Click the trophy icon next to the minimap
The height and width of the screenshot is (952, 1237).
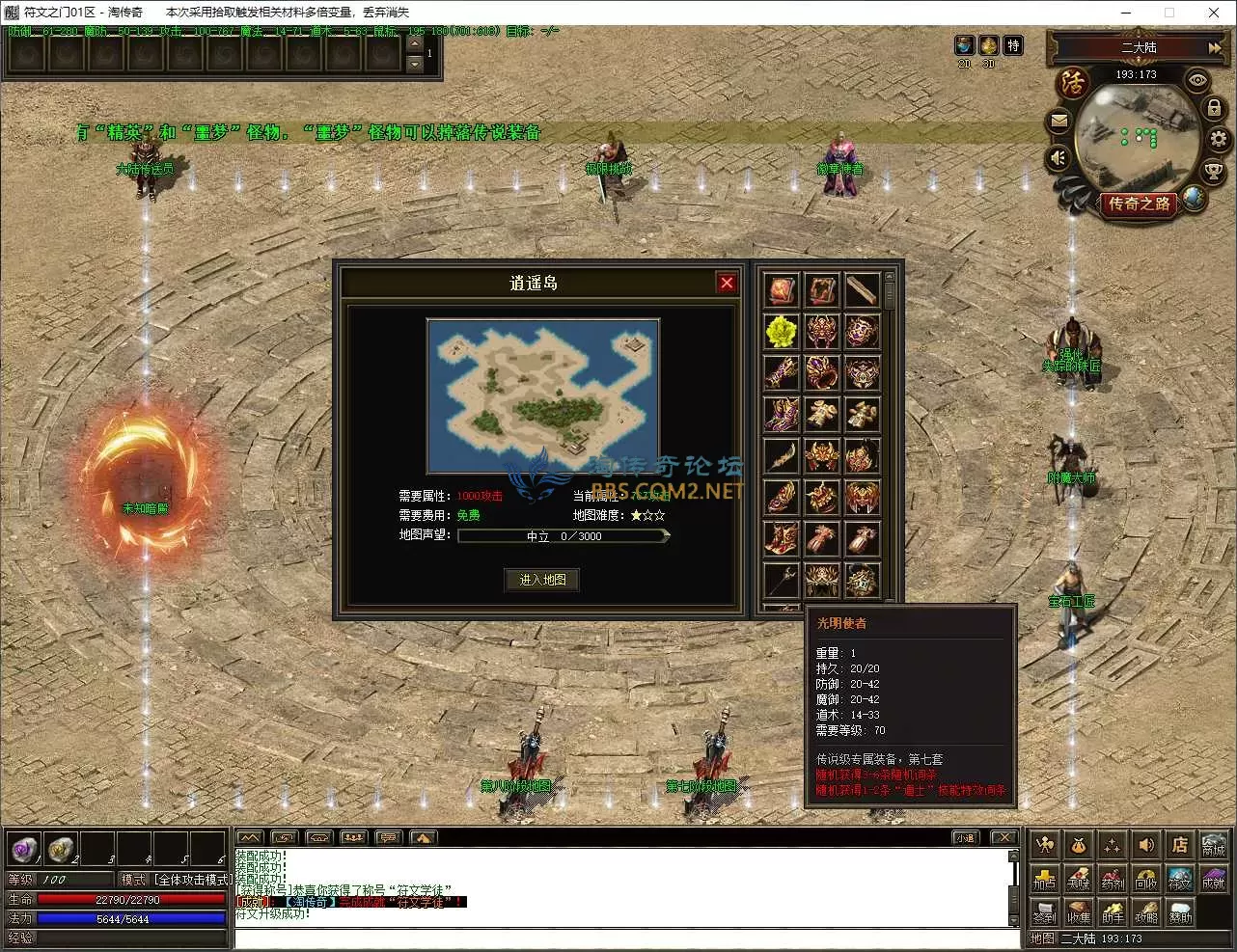[x=1214, y=172]
